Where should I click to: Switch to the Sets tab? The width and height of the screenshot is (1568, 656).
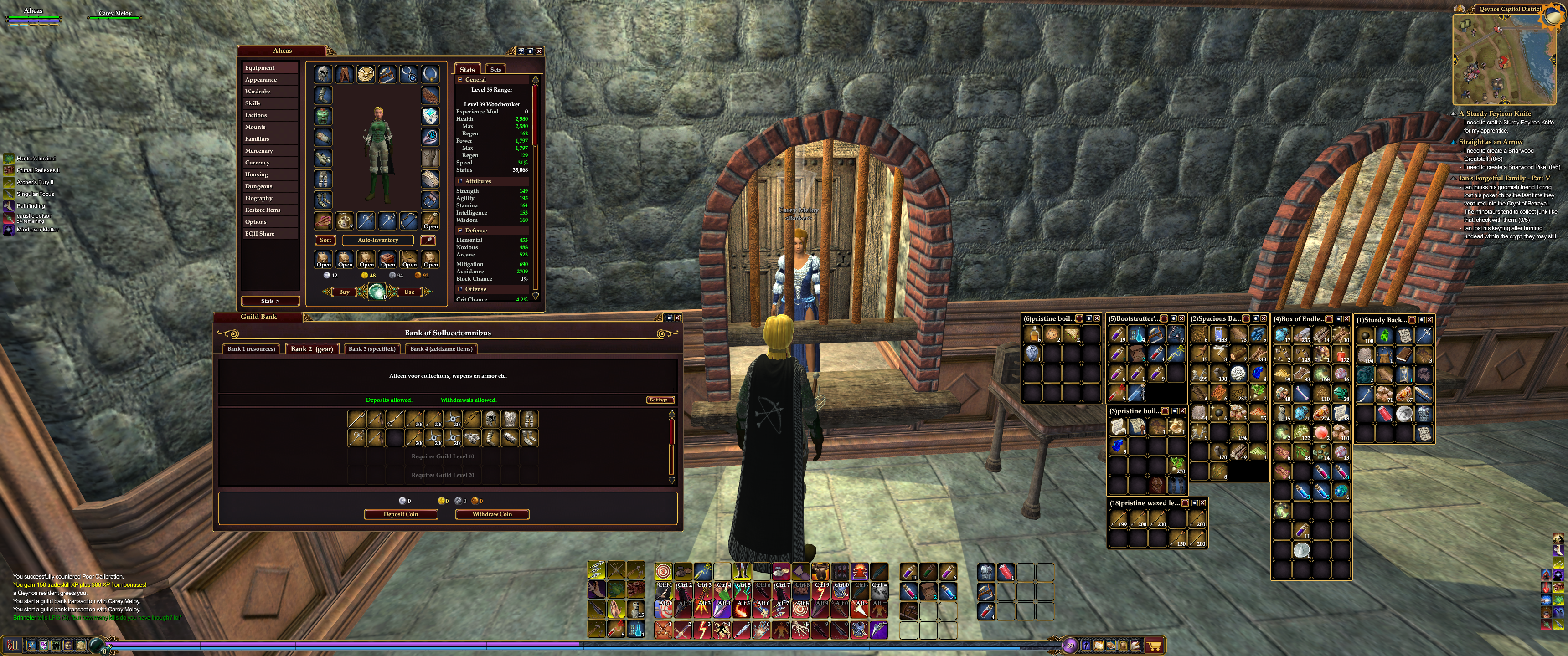(x=495, y=69)
